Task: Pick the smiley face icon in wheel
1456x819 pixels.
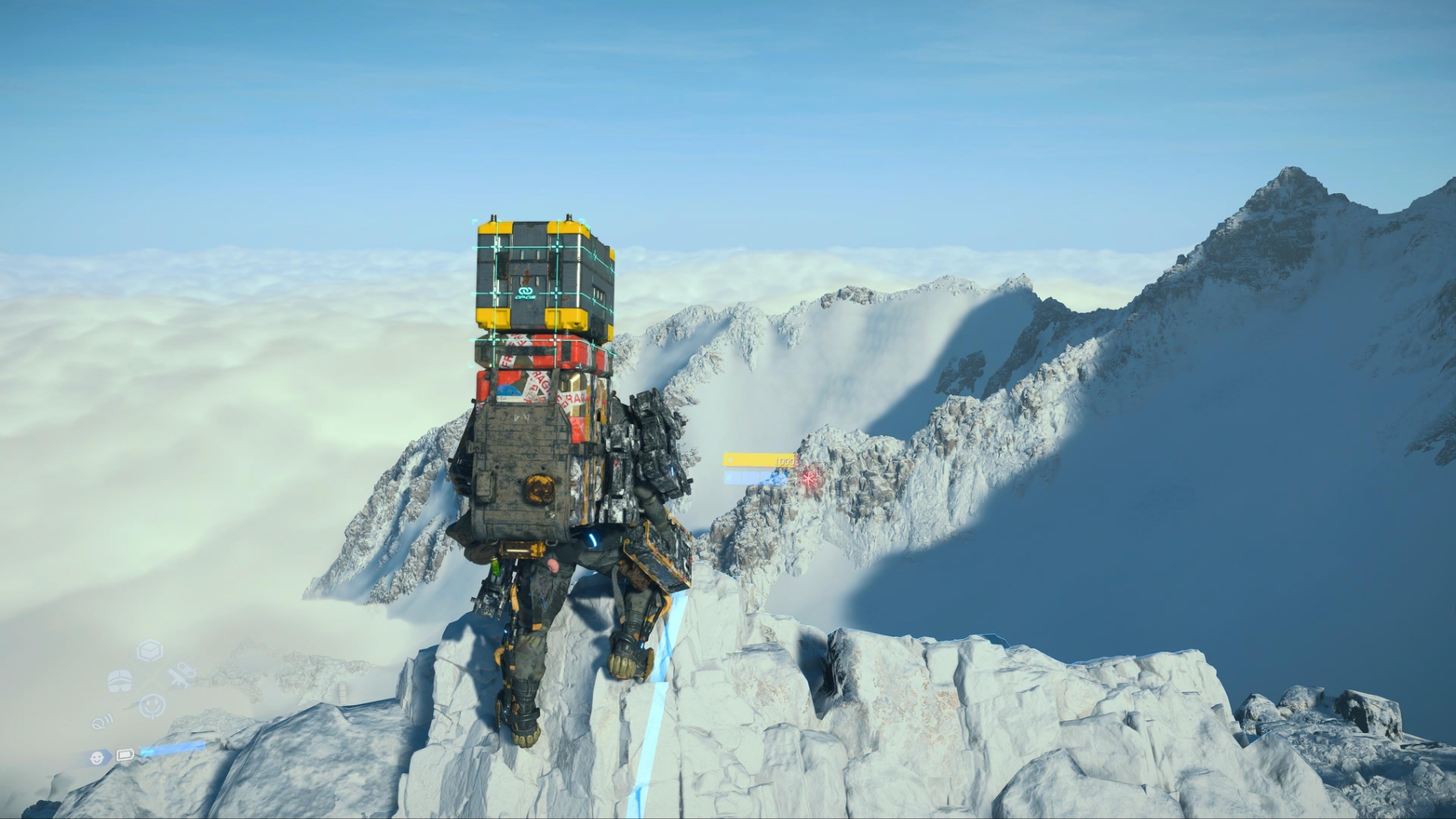Action: (x=152, y=706)
